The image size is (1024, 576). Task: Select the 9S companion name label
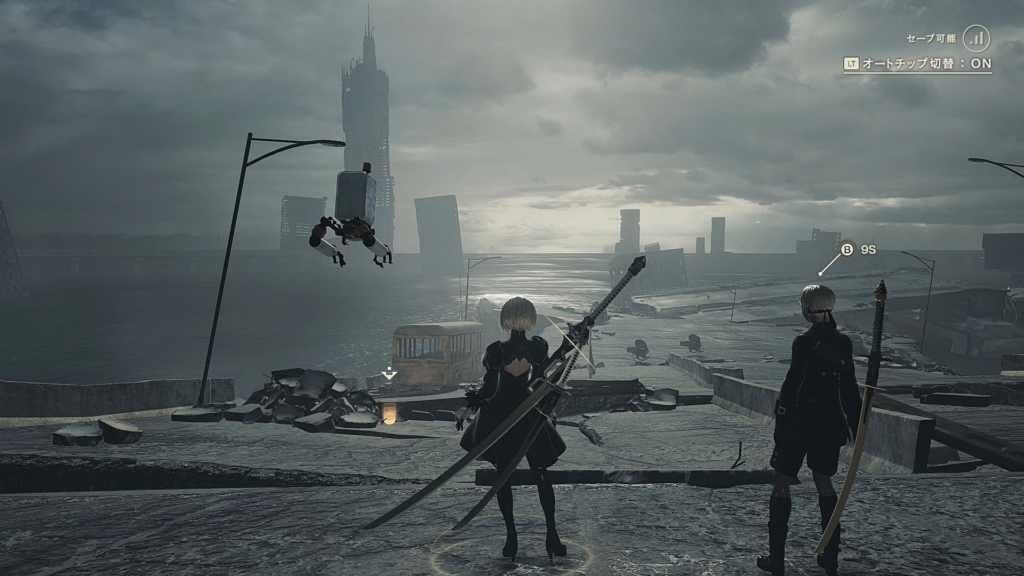[866, 249]
